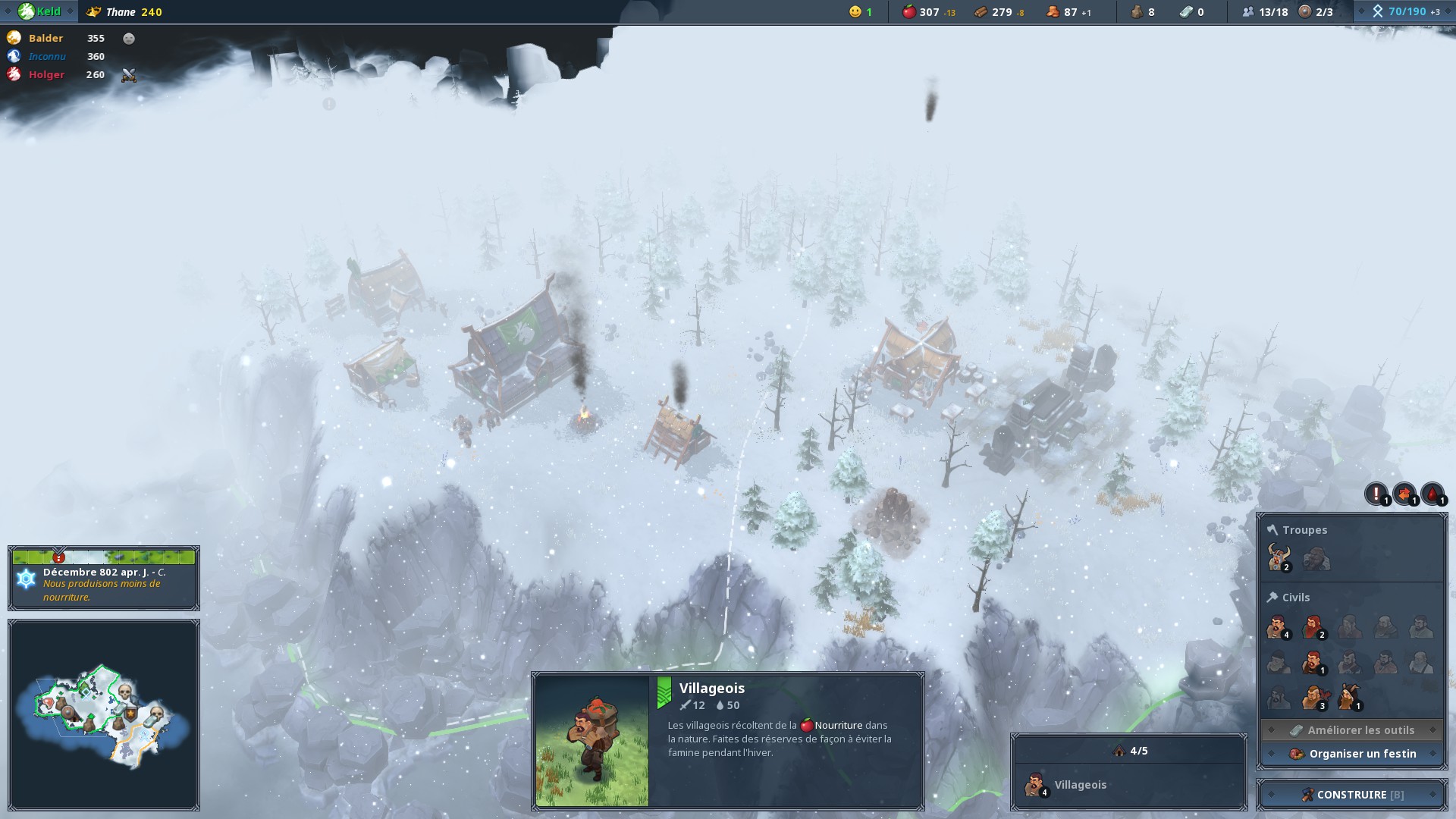Viewport: 1456px width, 819px height.
Task: Click the crossed swords icon beside Holger
Action: pyautogui.click(x=129, y=75)
